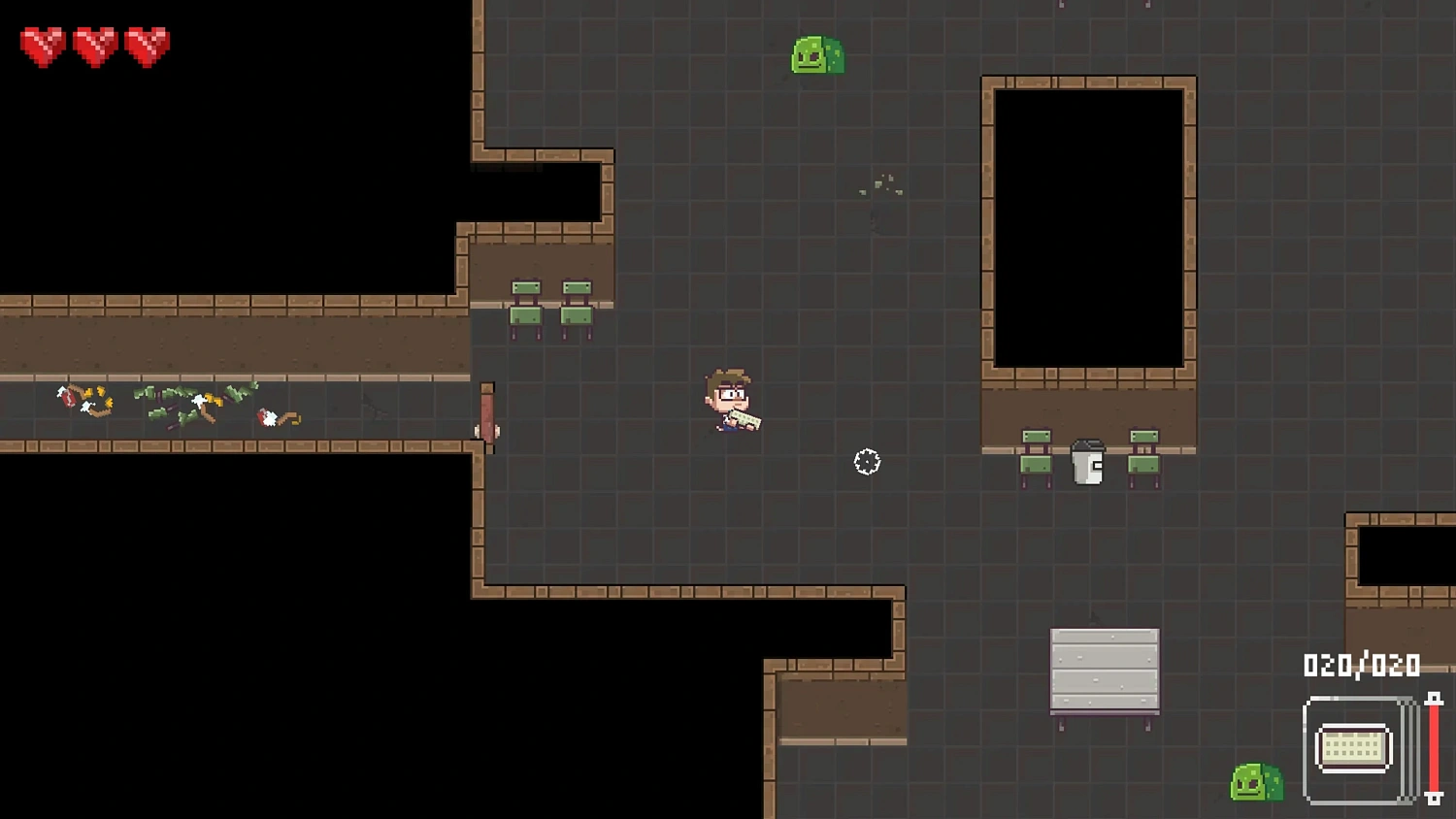
Task: Select the keyboard weapon icon in the HUD
Action: (1352, 745)
